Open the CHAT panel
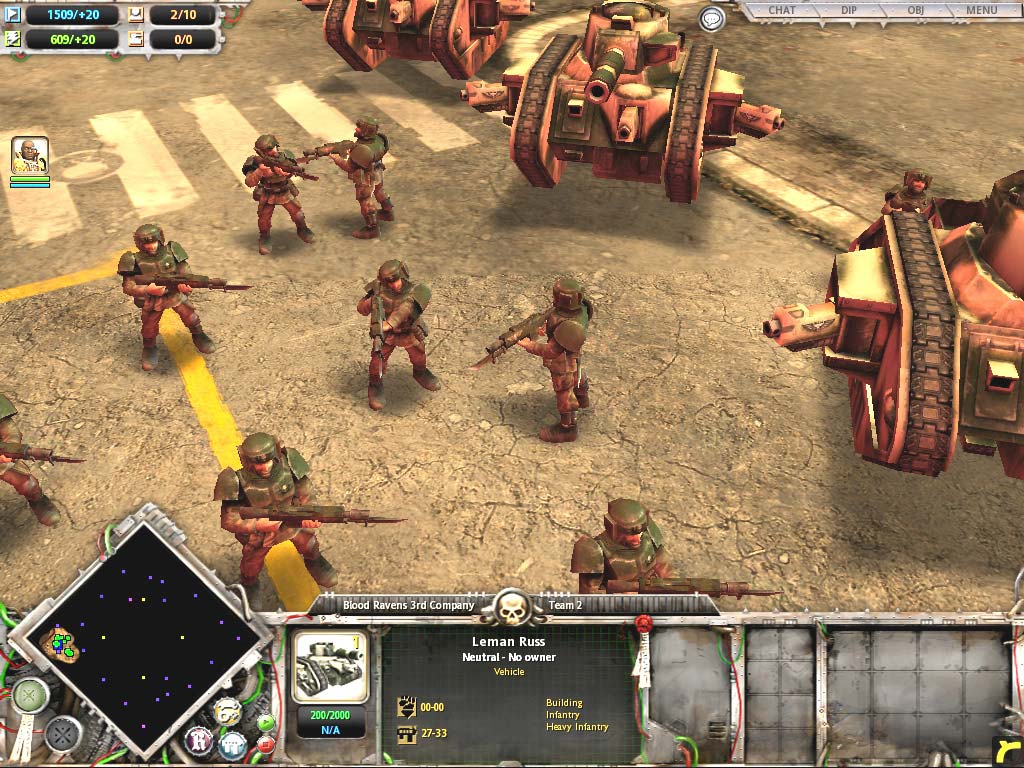 [x=782, y=11]
